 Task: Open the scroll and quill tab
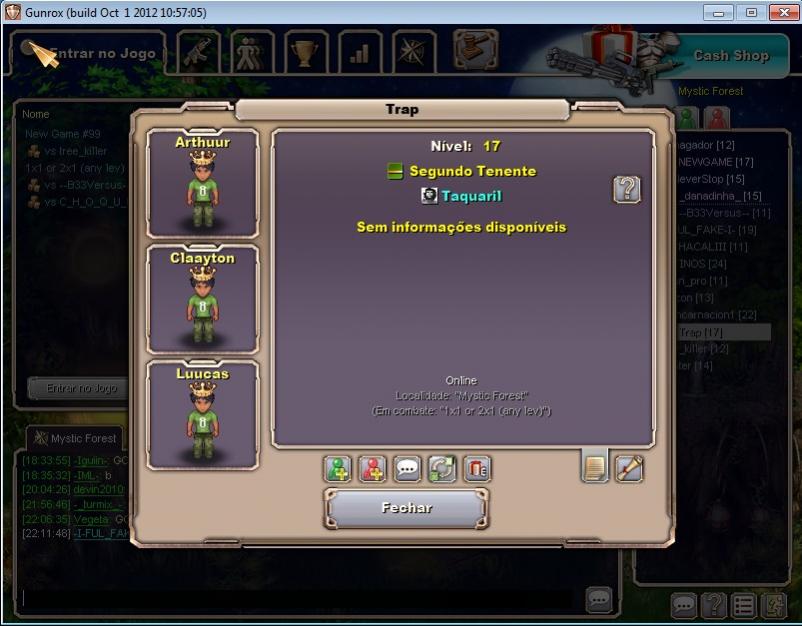tap(628, 467)
